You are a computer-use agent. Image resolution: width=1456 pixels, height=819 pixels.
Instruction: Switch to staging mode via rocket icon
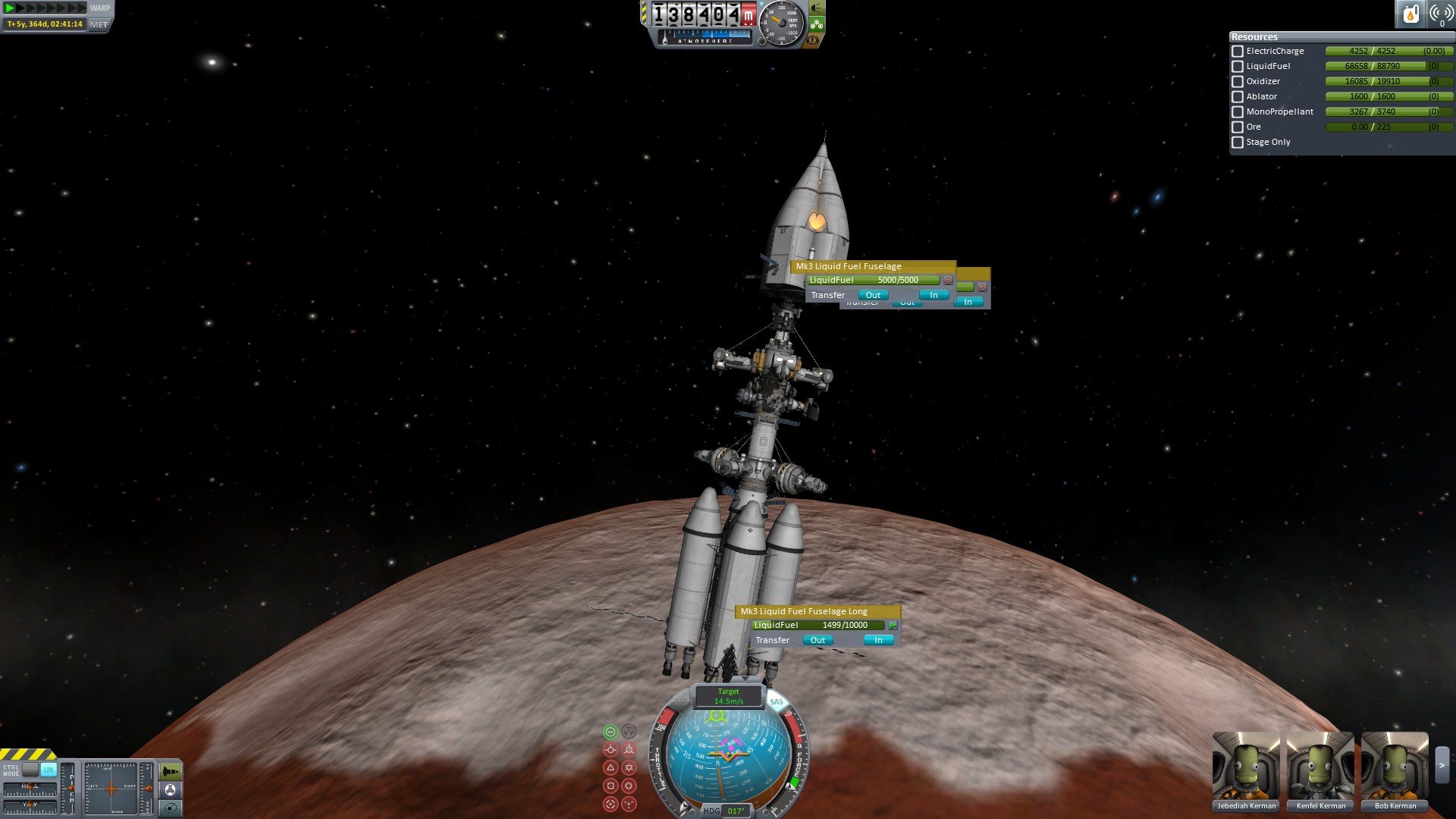click(171, 771)
